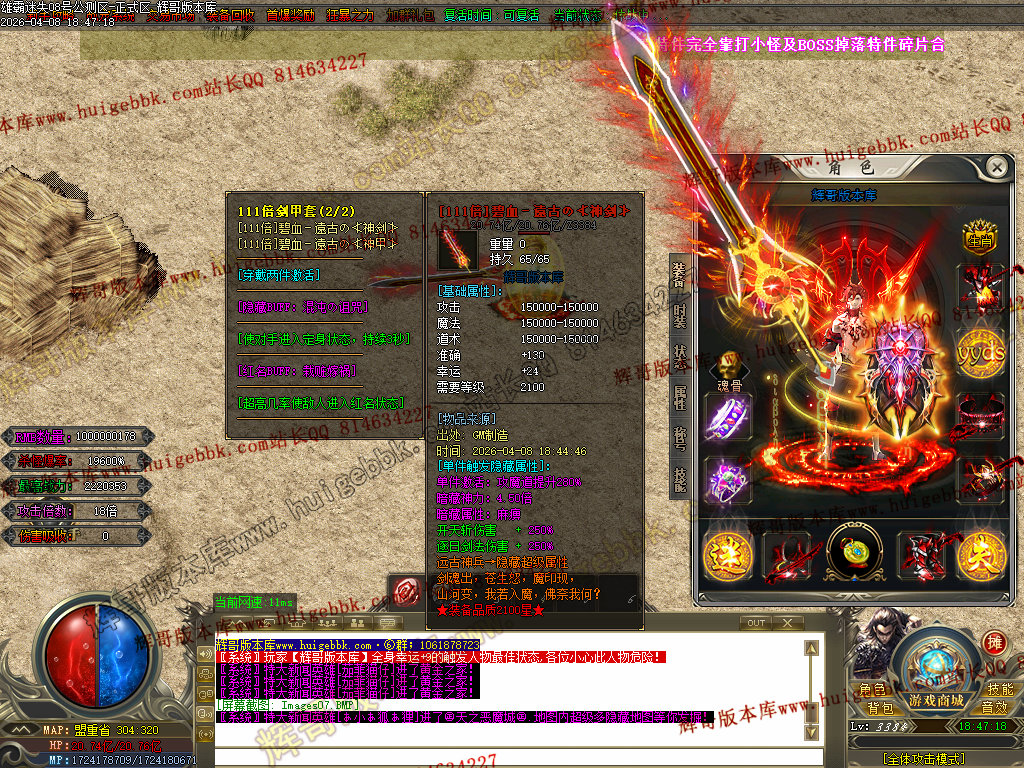Open the 摊 stall button

coord(994,642)
